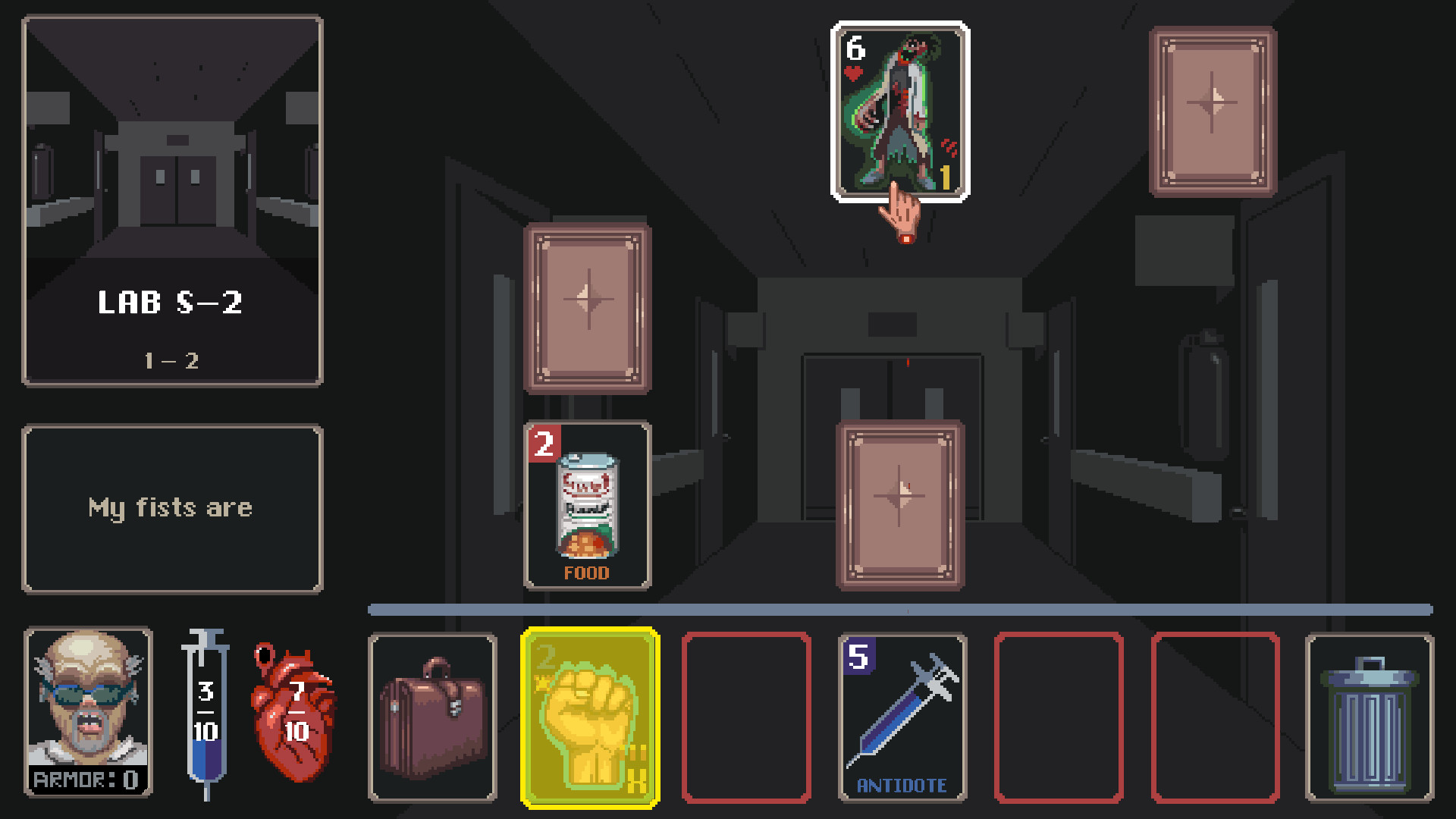The height and width of the screenshot is (819, 1456).
Task: Click the 1-2 floor label under LAB S-2
Action: (x=172, y=361)
